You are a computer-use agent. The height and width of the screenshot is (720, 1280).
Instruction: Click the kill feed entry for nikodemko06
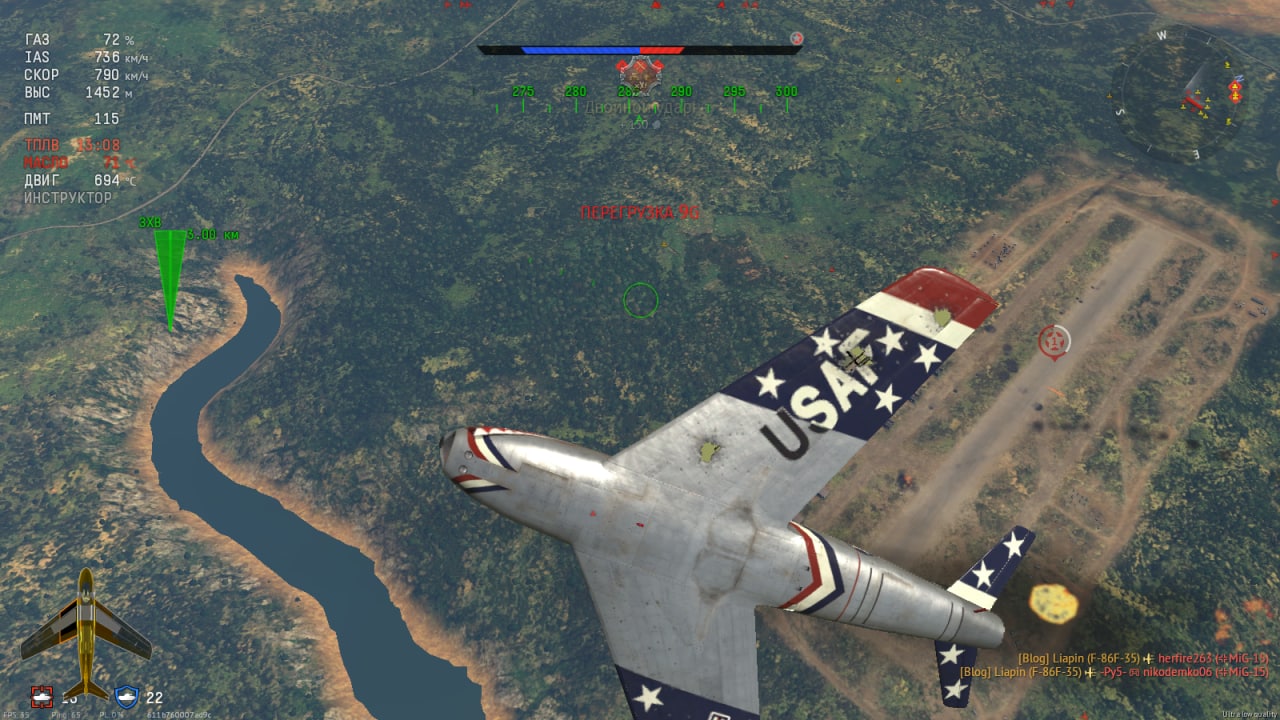tap(1113, 673)
